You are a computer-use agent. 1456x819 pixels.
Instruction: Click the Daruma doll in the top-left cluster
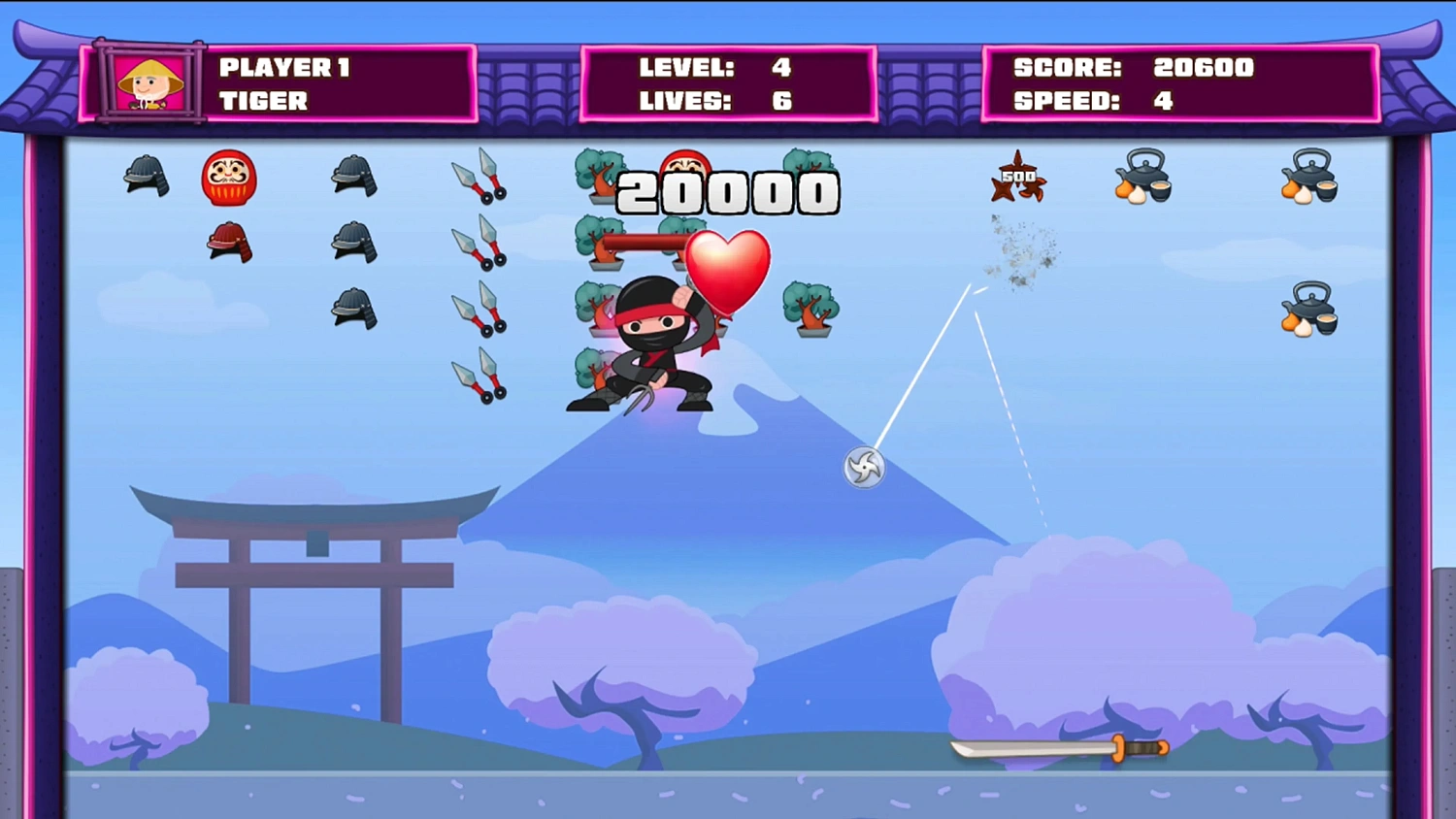coord(229,180)
